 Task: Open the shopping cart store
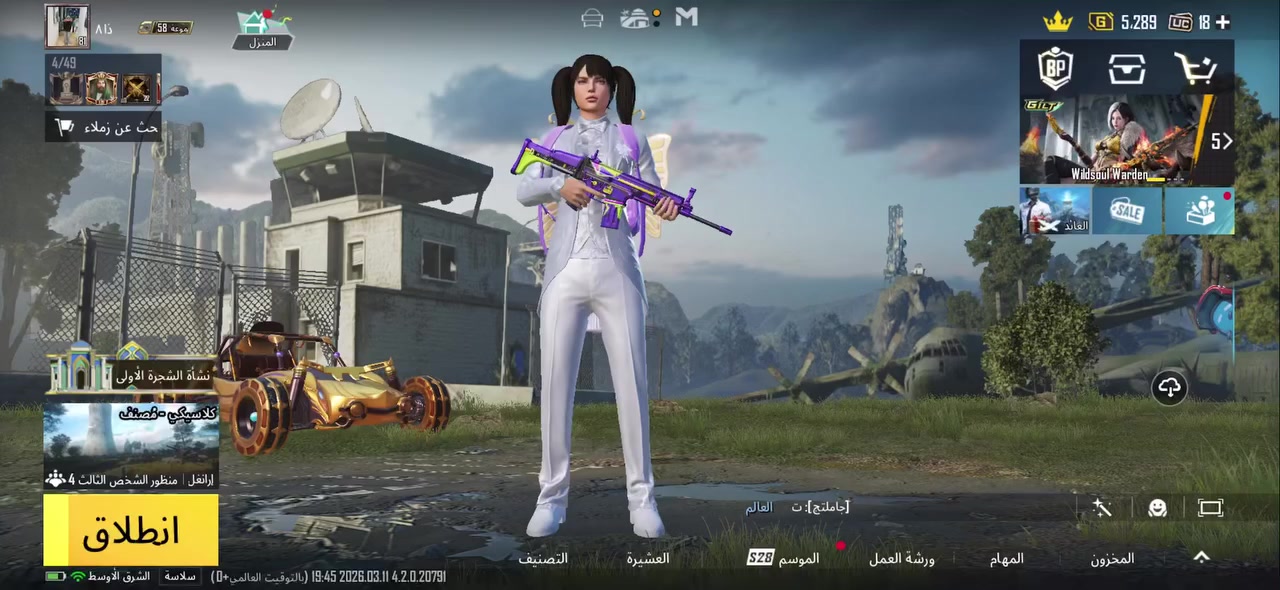[1195, 69]
